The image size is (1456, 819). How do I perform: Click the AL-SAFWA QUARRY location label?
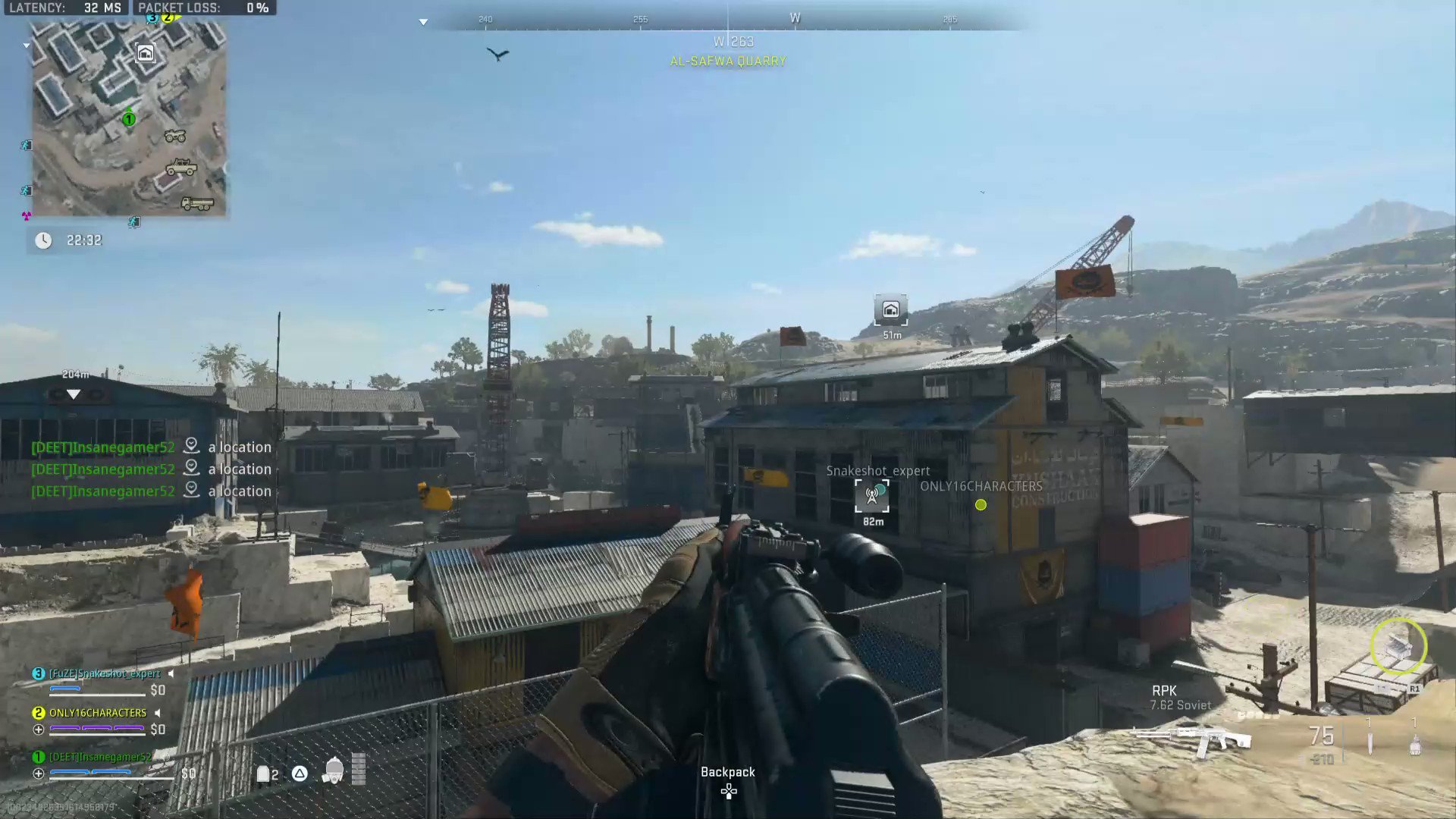[x=728, y=61]
